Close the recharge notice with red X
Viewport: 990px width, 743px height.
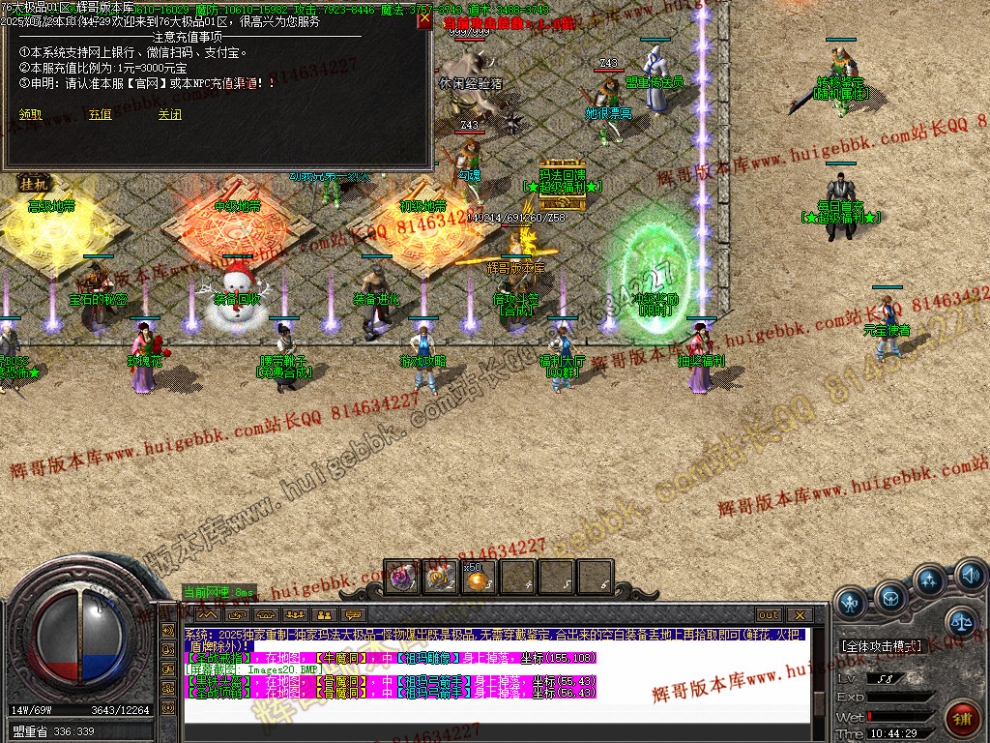click(424, 20)
